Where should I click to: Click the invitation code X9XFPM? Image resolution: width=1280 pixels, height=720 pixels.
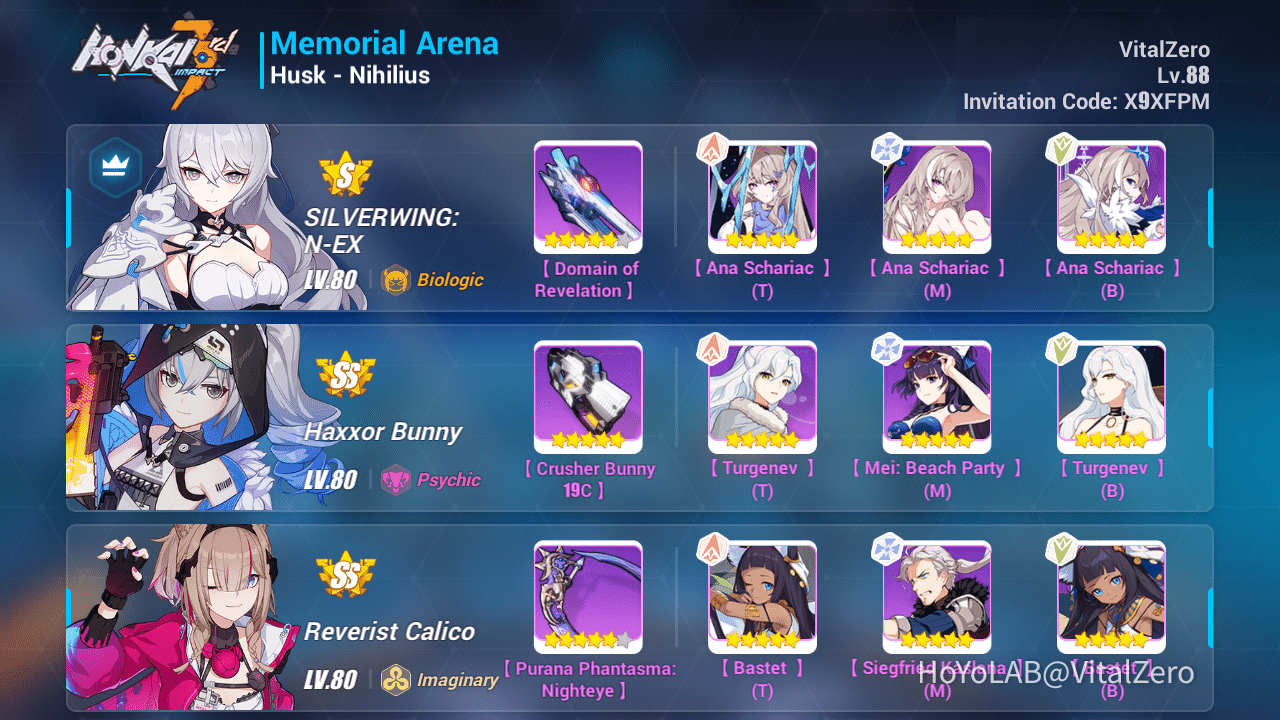[1167, 101]
